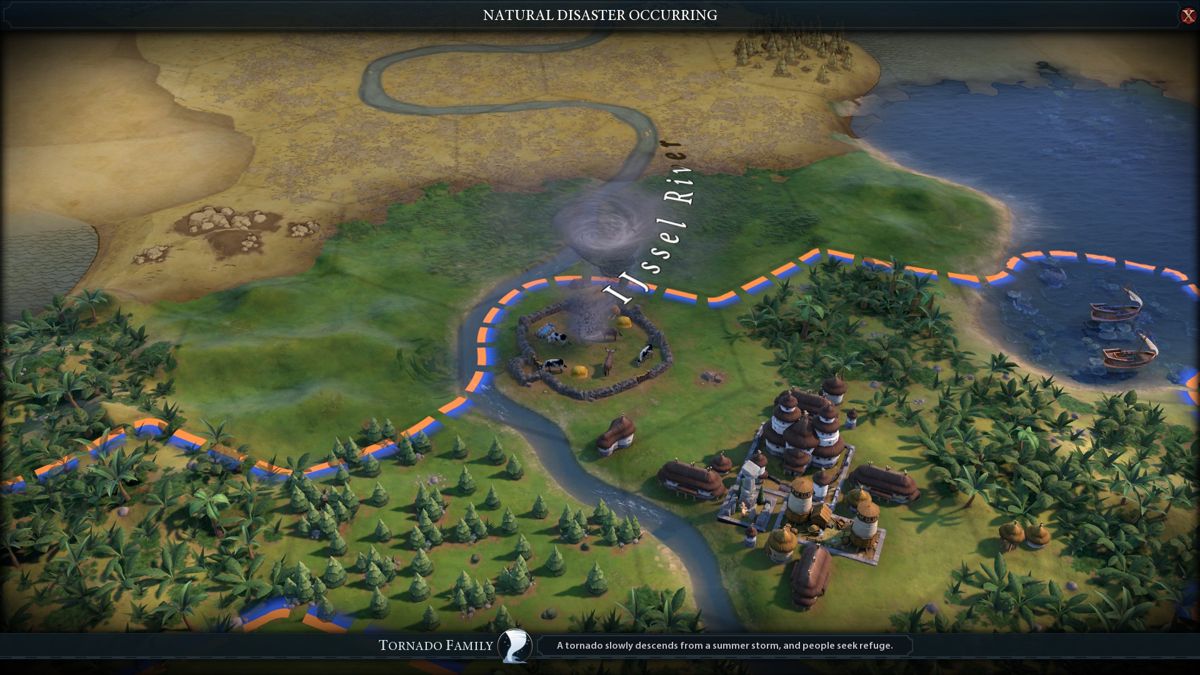Close the natural disaster cinematic
The width and height of the screenshot is (1200, 675).
click(1187, 15)
